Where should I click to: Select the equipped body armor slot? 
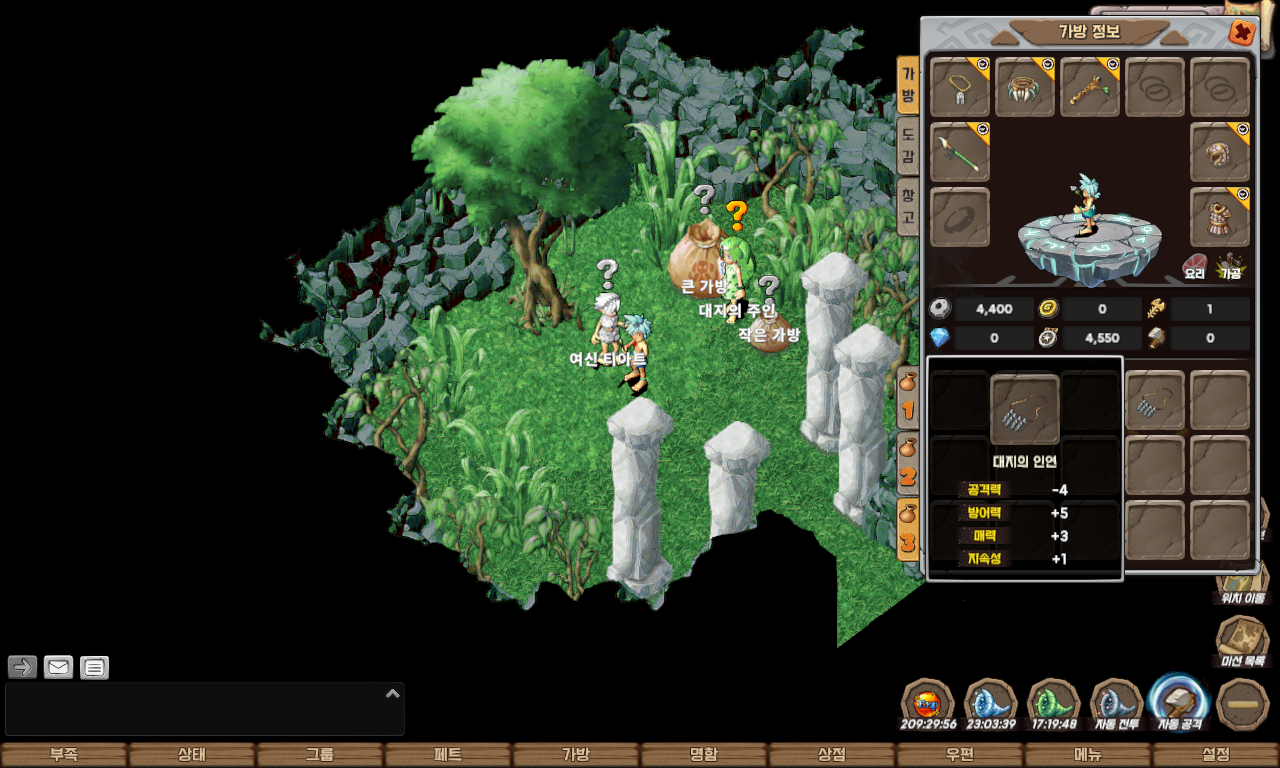(x=1220, y=217)
